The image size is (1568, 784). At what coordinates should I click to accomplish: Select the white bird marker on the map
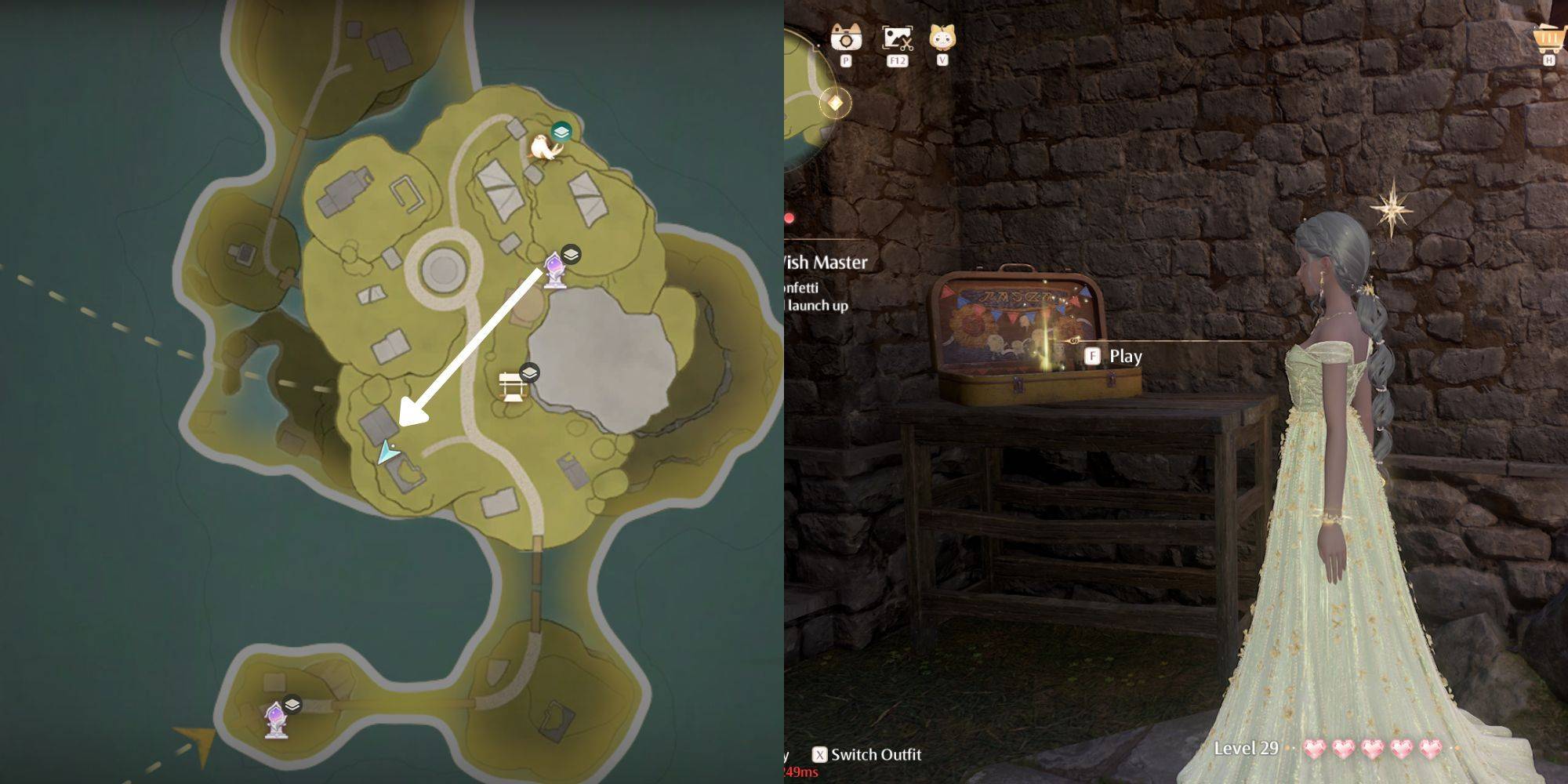point(543,147)
